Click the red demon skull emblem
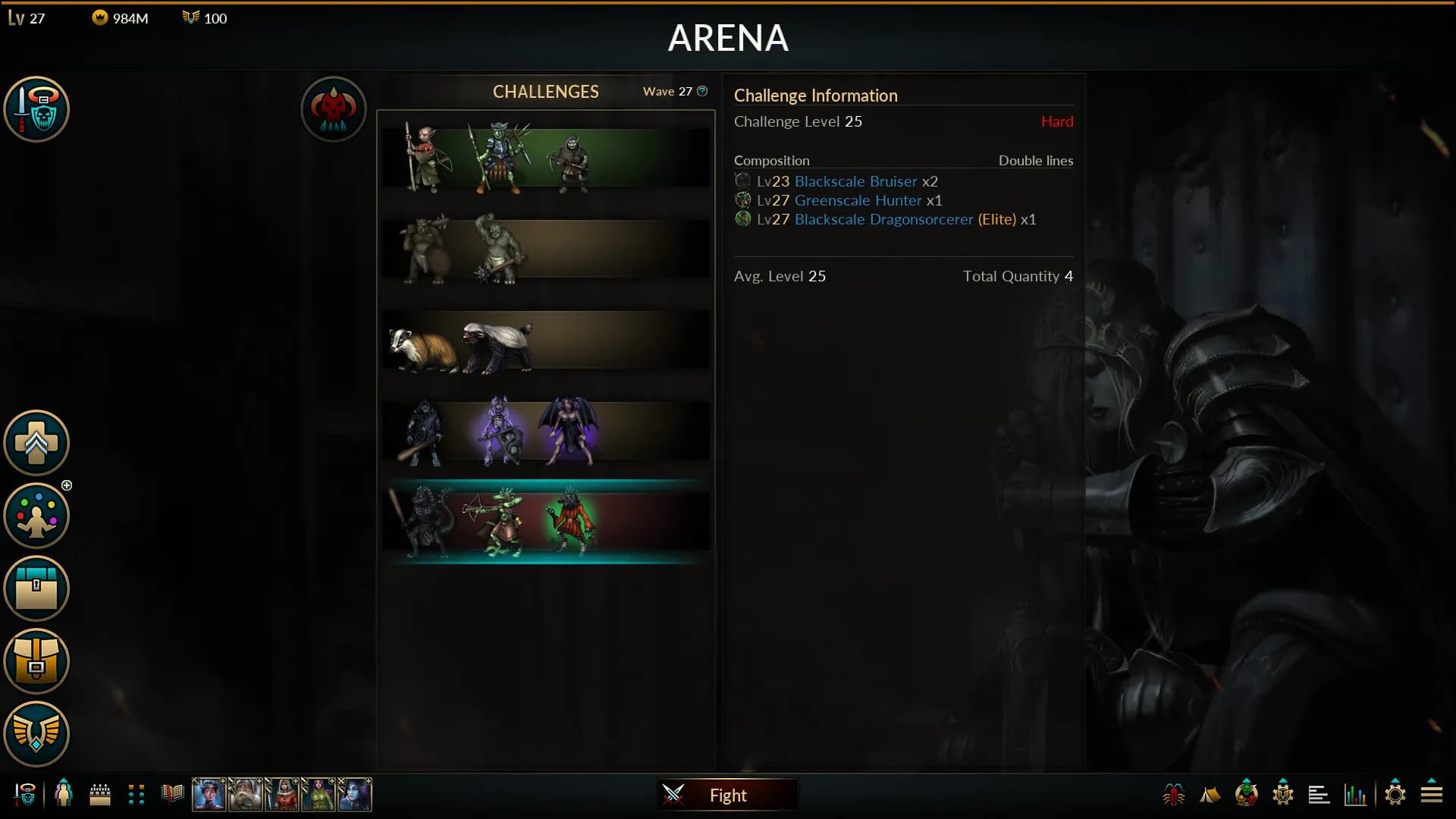Image resolution: width=1456 pixels, height=819 pixels. [x=334, y=108]
